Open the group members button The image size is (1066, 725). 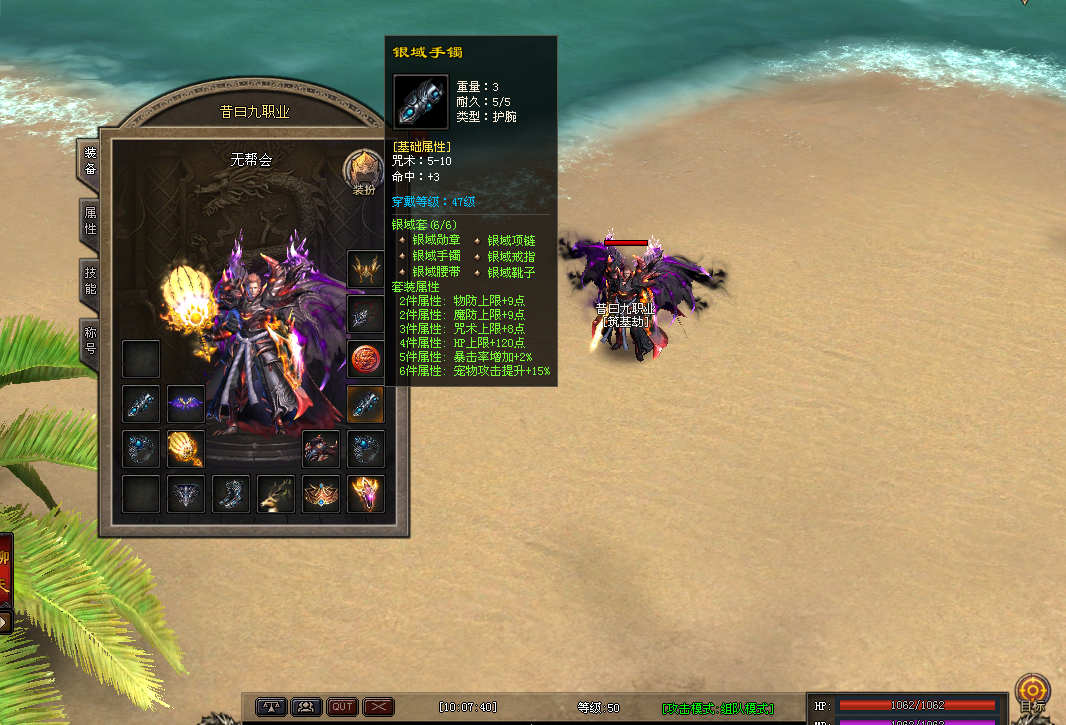306,707
